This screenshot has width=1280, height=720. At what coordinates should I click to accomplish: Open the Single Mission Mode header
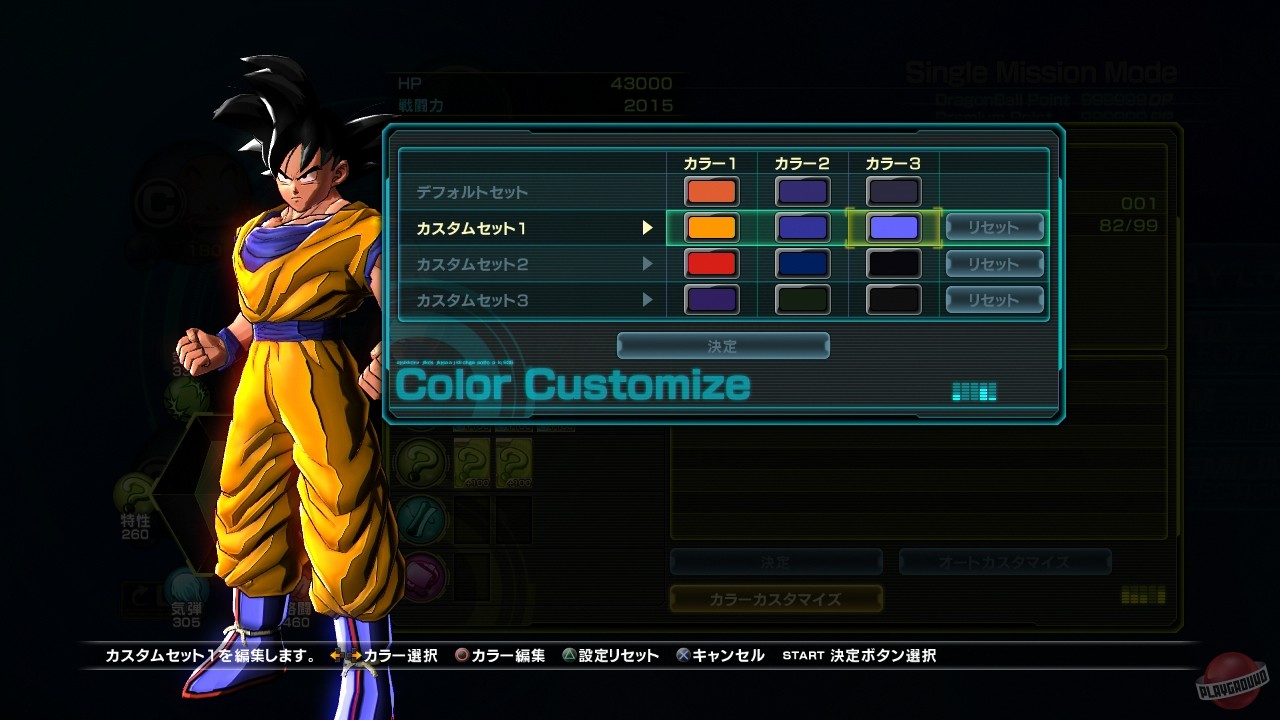(x=1040, y=71)
